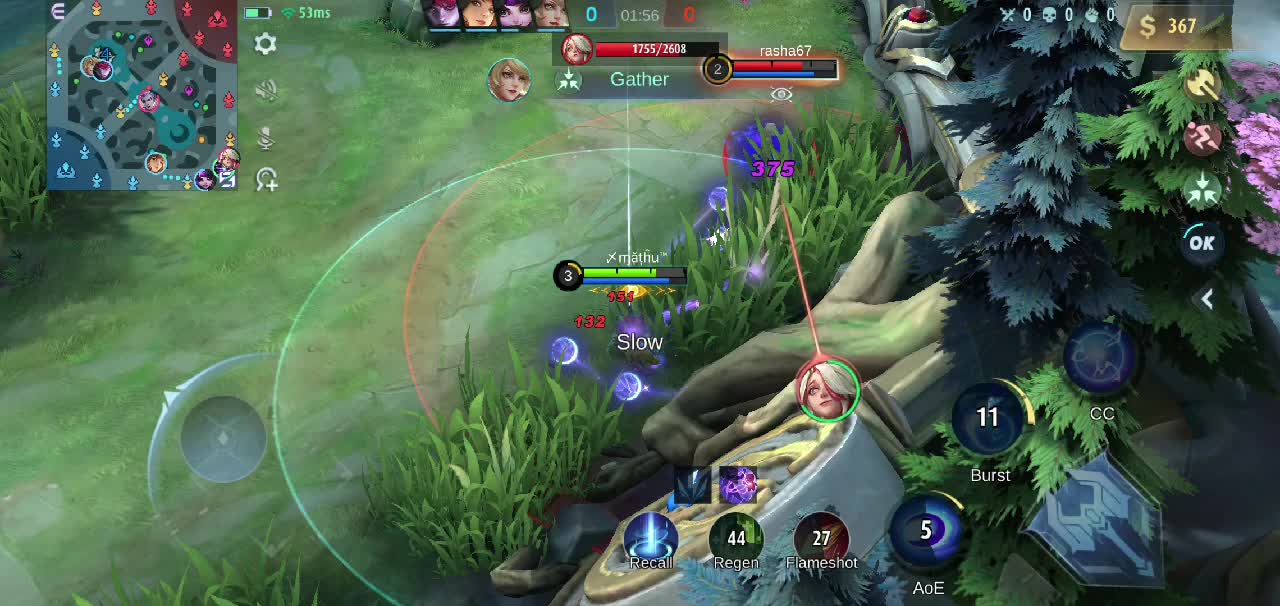Send the retreat signal icon
The height and width of the screenshot is (606, 1280).
(1202, 137)
